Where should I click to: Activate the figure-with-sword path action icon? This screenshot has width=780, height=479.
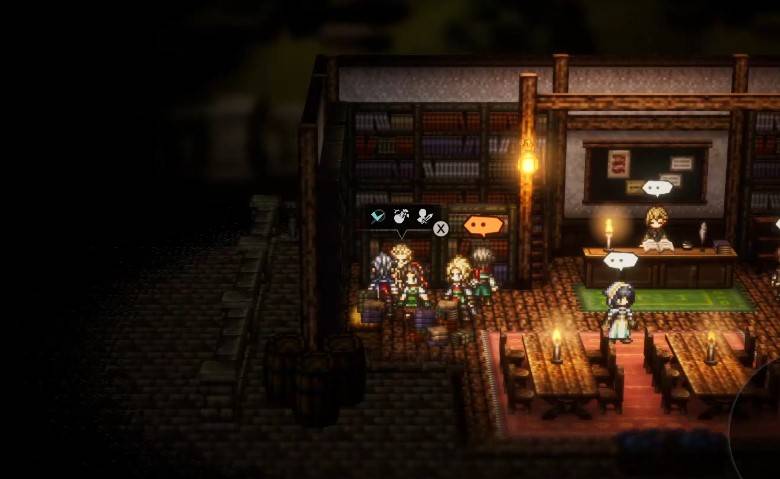point(424,216)
